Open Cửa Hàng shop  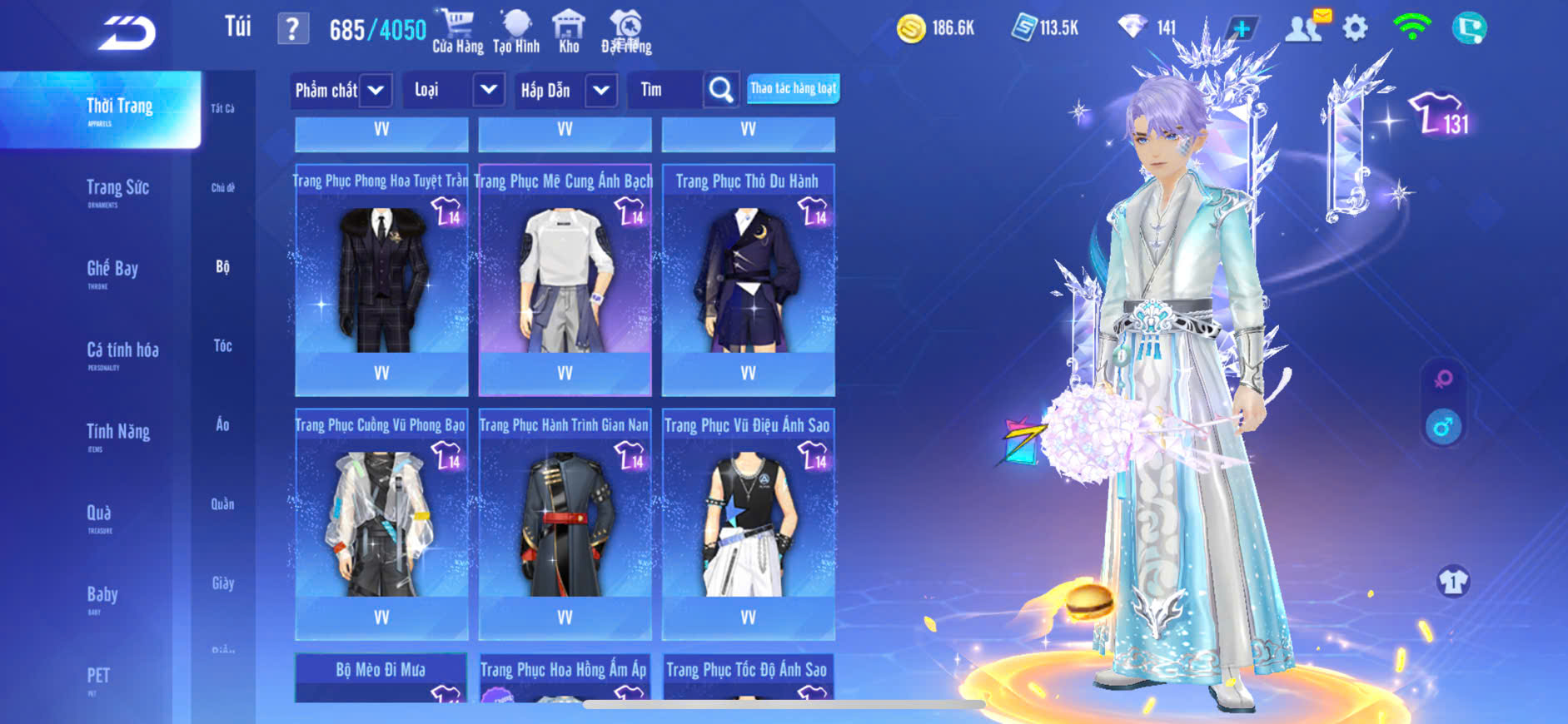[x=457, y=32]
